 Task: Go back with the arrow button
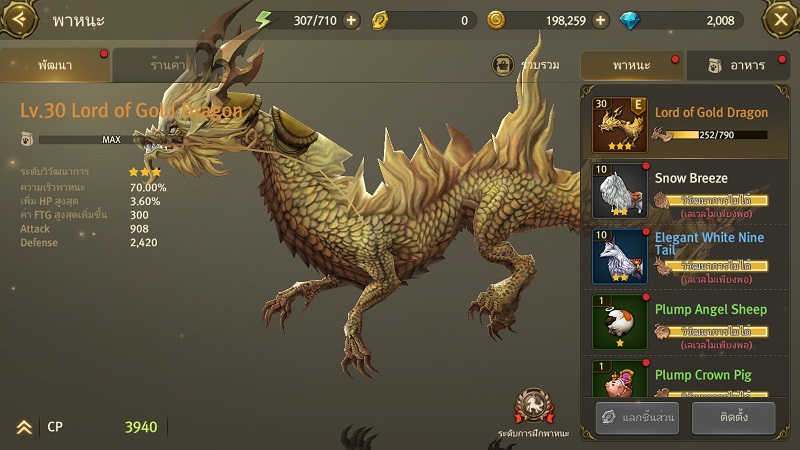pyautogui.click(x=20, y=19)
